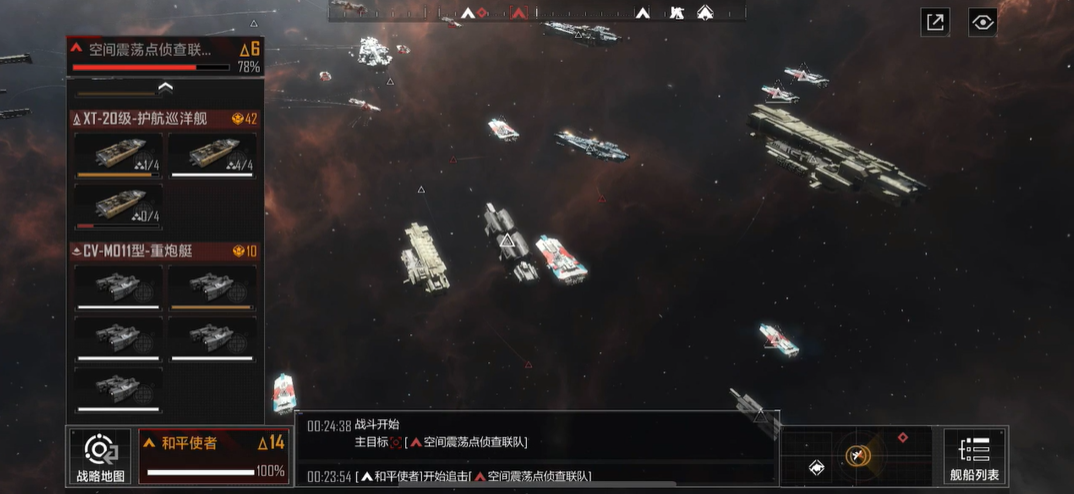The width and height of the screenshot is (1074, 494).
Task: Open the battle log message panel
Action: tap(537, 449)
